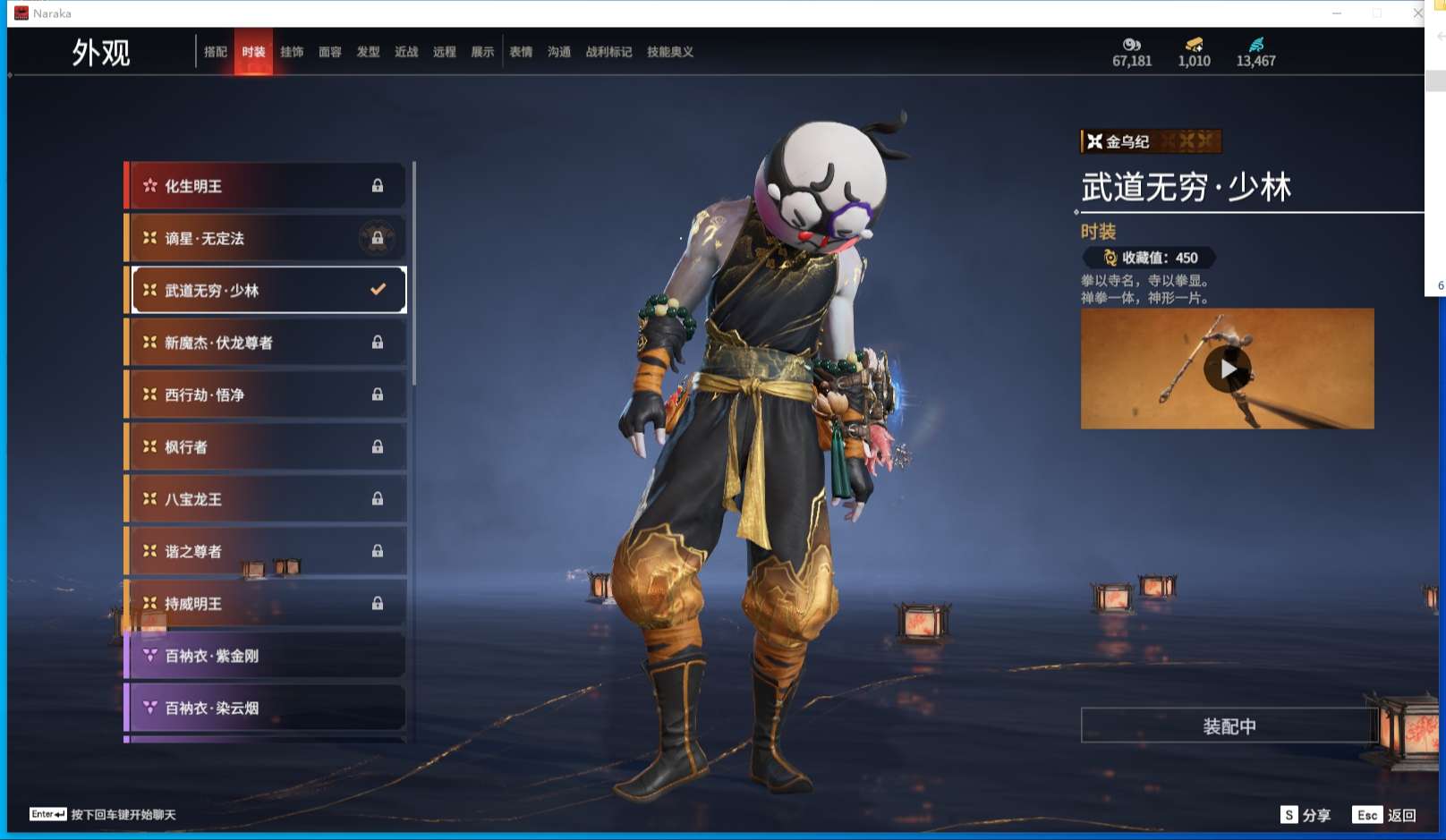Play the outfit preview video
Image resolution: width=1446 pixels, height=840 pixels.
pyautogui.click(x=1228, y=369)
